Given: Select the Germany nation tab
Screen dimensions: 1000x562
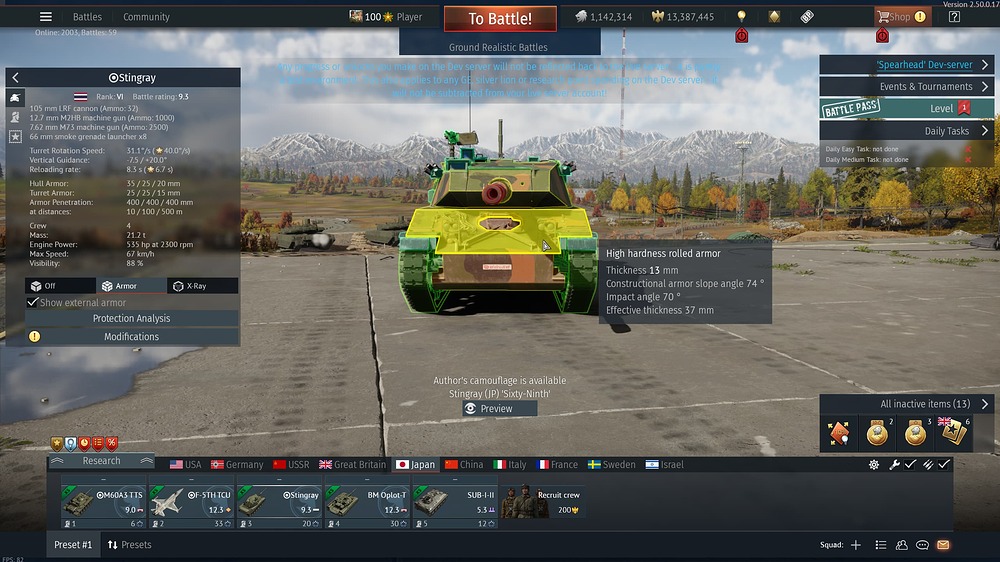Looking at the screenshot, I should click(236, 465).
